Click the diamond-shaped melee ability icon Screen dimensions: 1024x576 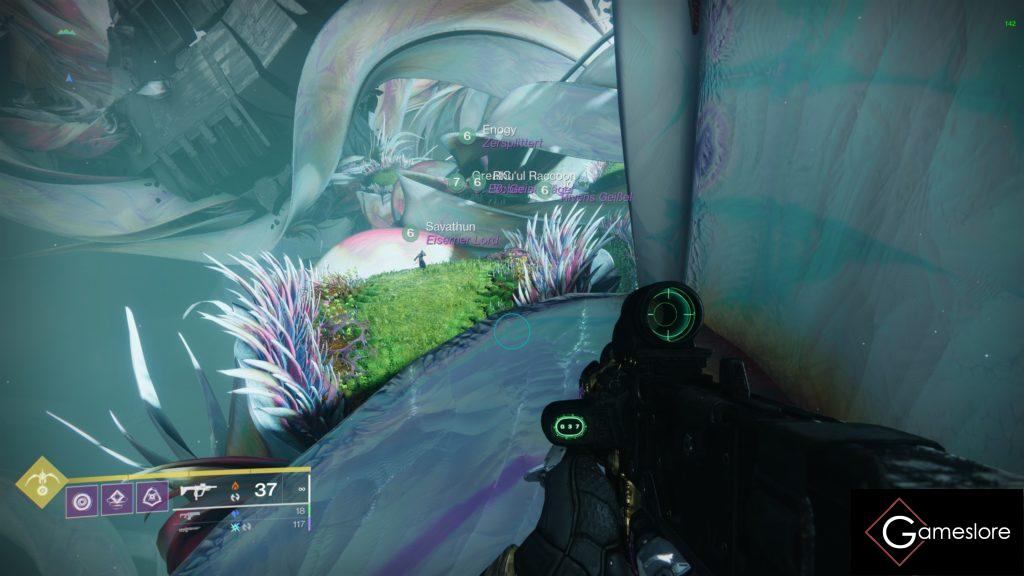[x=116, y=496]
